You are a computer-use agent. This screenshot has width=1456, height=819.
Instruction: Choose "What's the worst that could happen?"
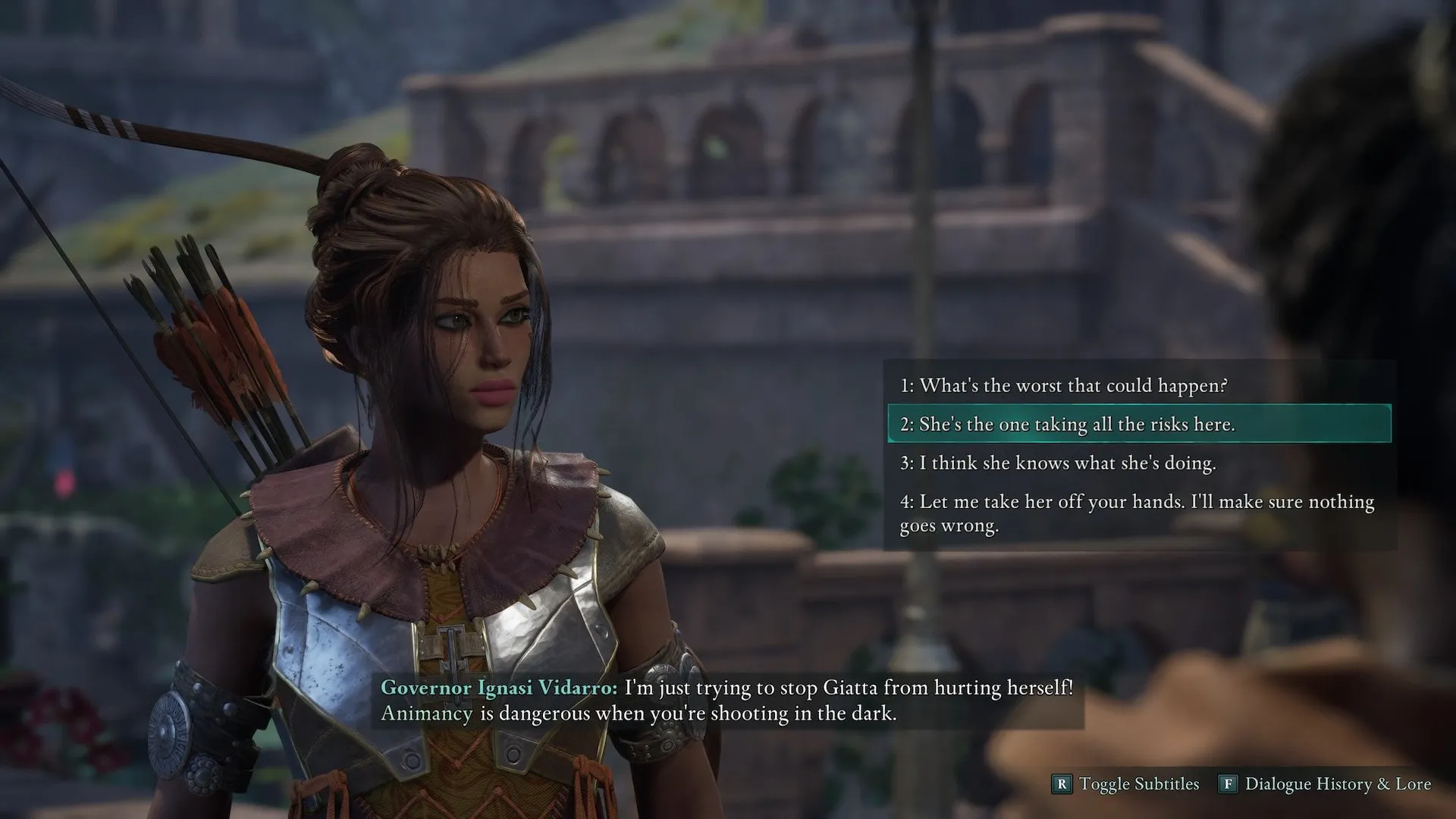pos(1063,385)
